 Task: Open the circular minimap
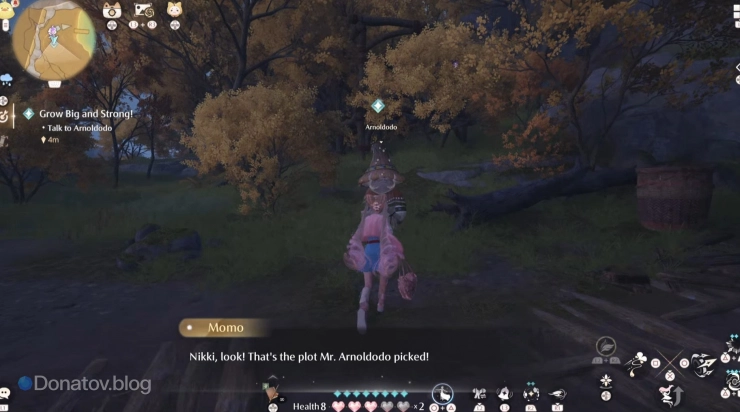tap(54, 39)
